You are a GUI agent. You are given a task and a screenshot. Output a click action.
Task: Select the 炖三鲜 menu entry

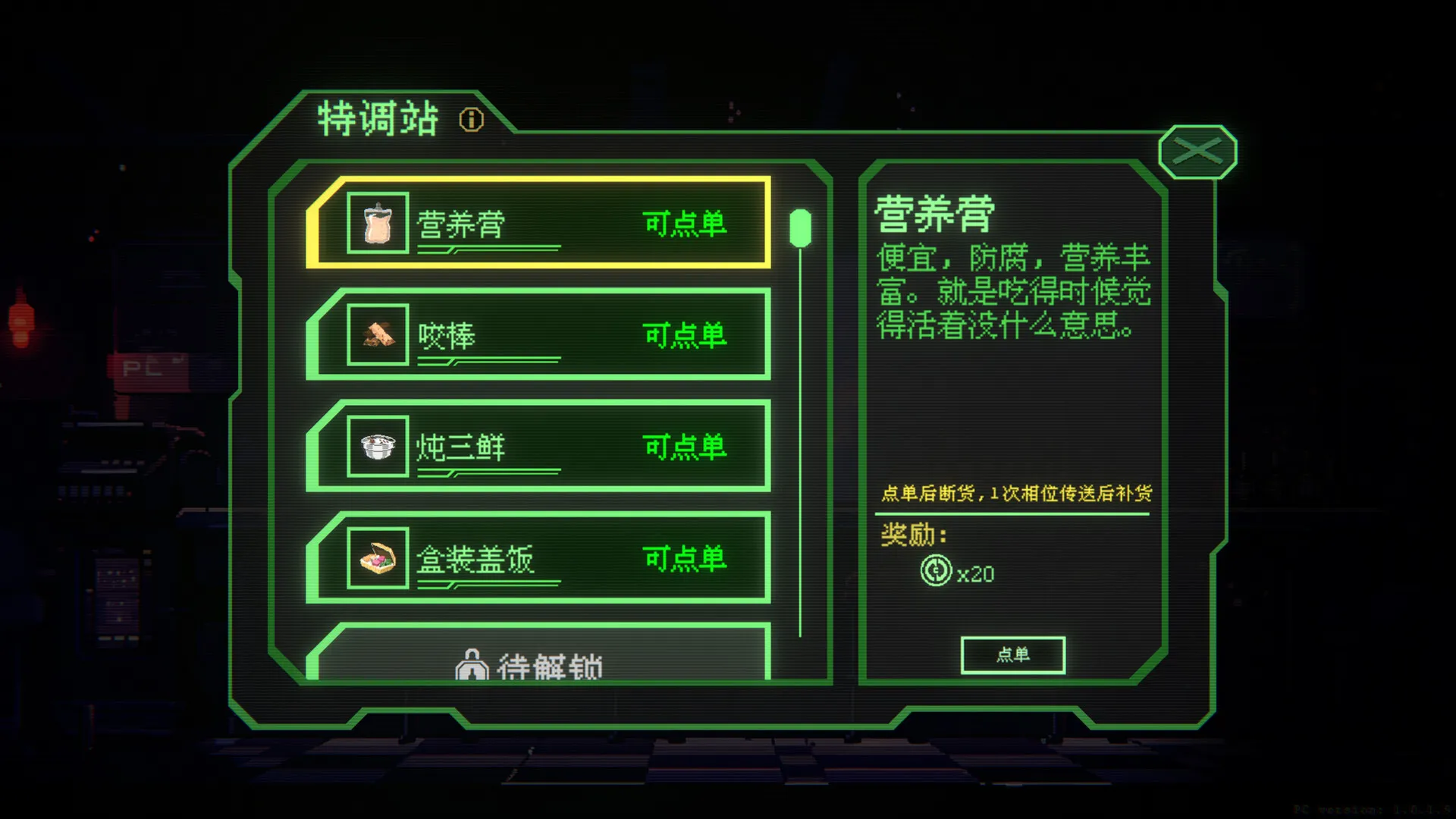point(538,447)
